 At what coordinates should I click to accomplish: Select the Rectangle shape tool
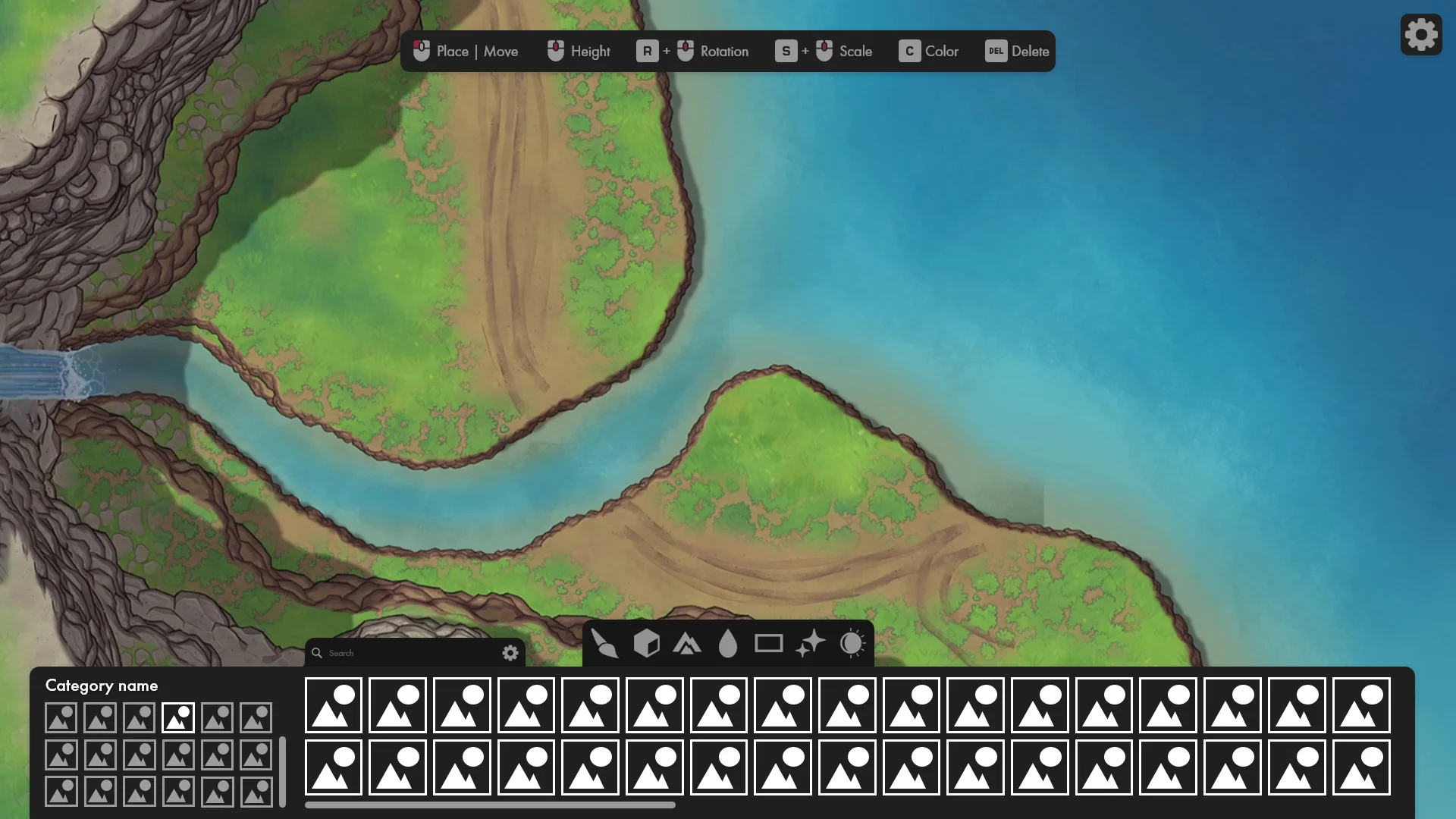(x=769, y=644)
